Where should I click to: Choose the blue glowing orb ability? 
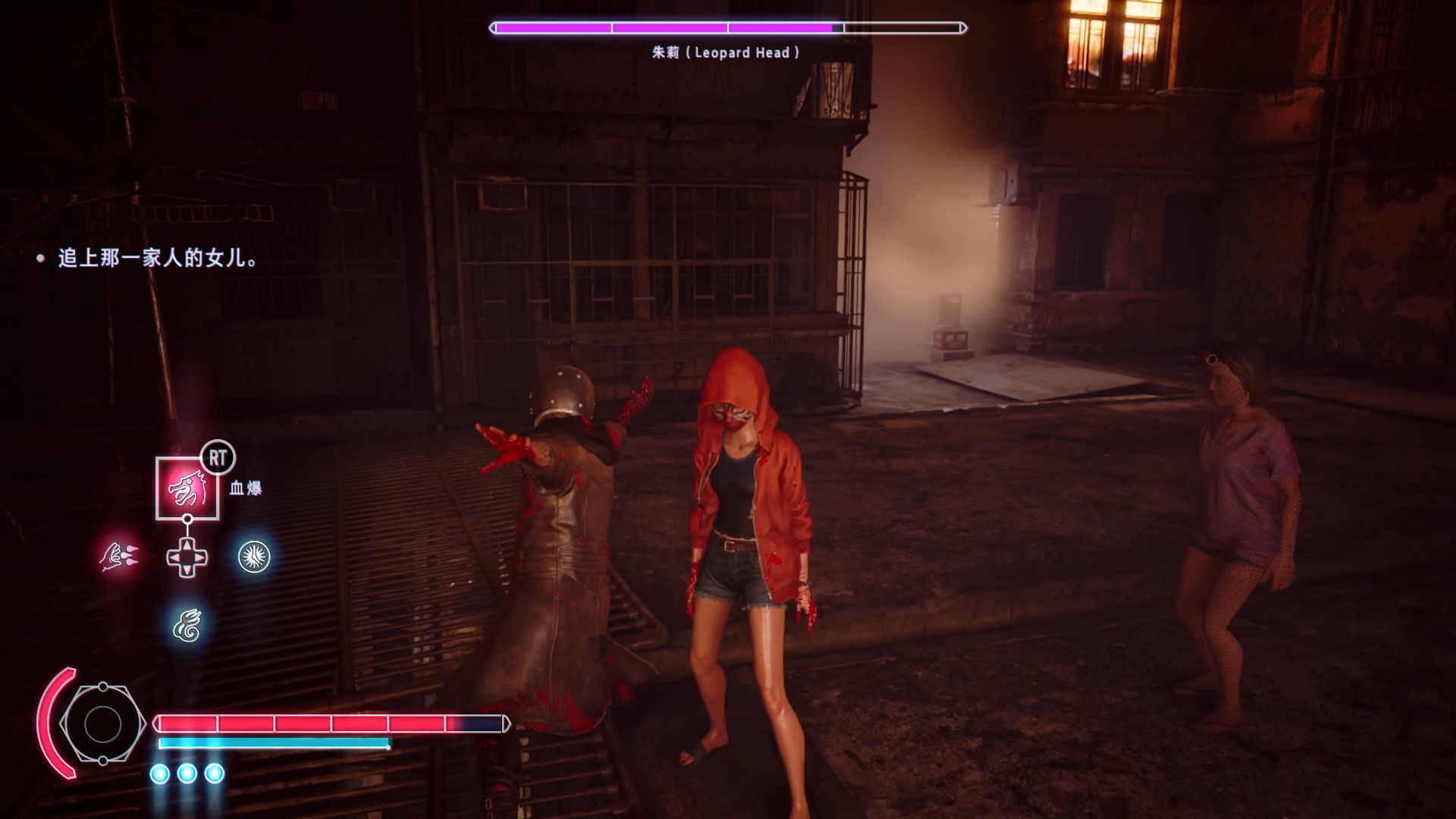click(254, 557)
